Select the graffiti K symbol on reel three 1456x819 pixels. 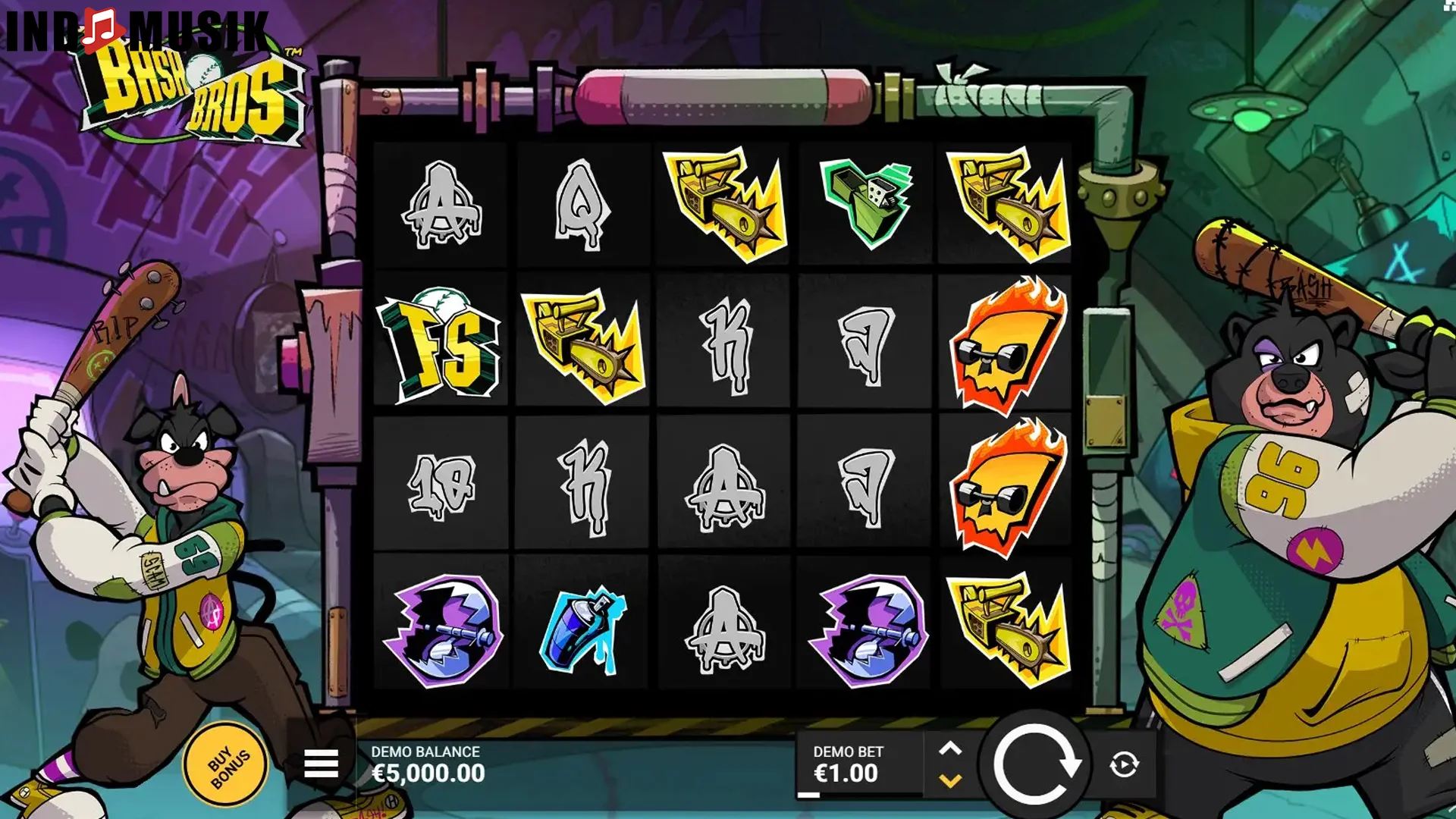coord(724,345)
